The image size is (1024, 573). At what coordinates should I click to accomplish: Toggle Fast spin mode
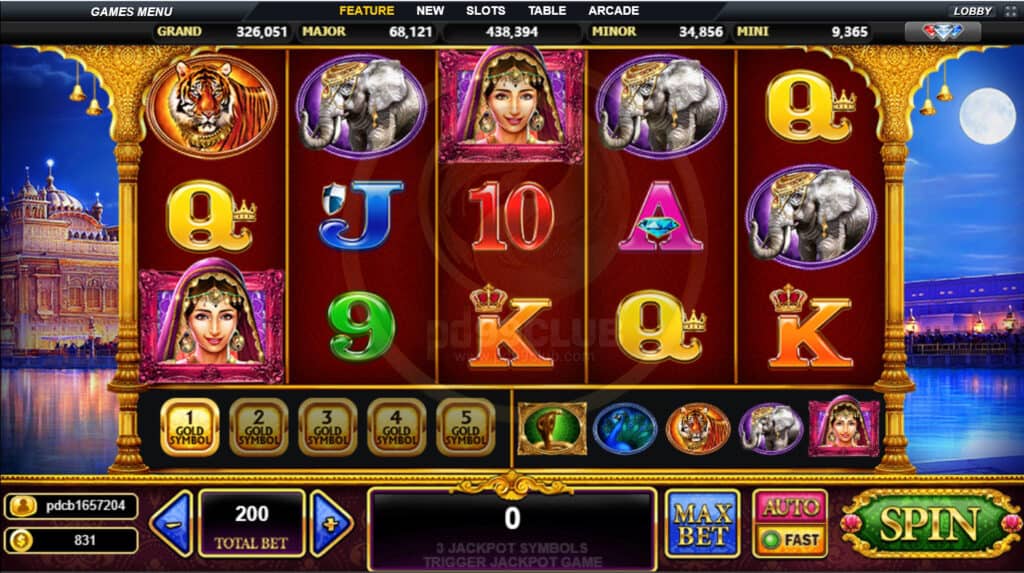[x=790, y=539]
